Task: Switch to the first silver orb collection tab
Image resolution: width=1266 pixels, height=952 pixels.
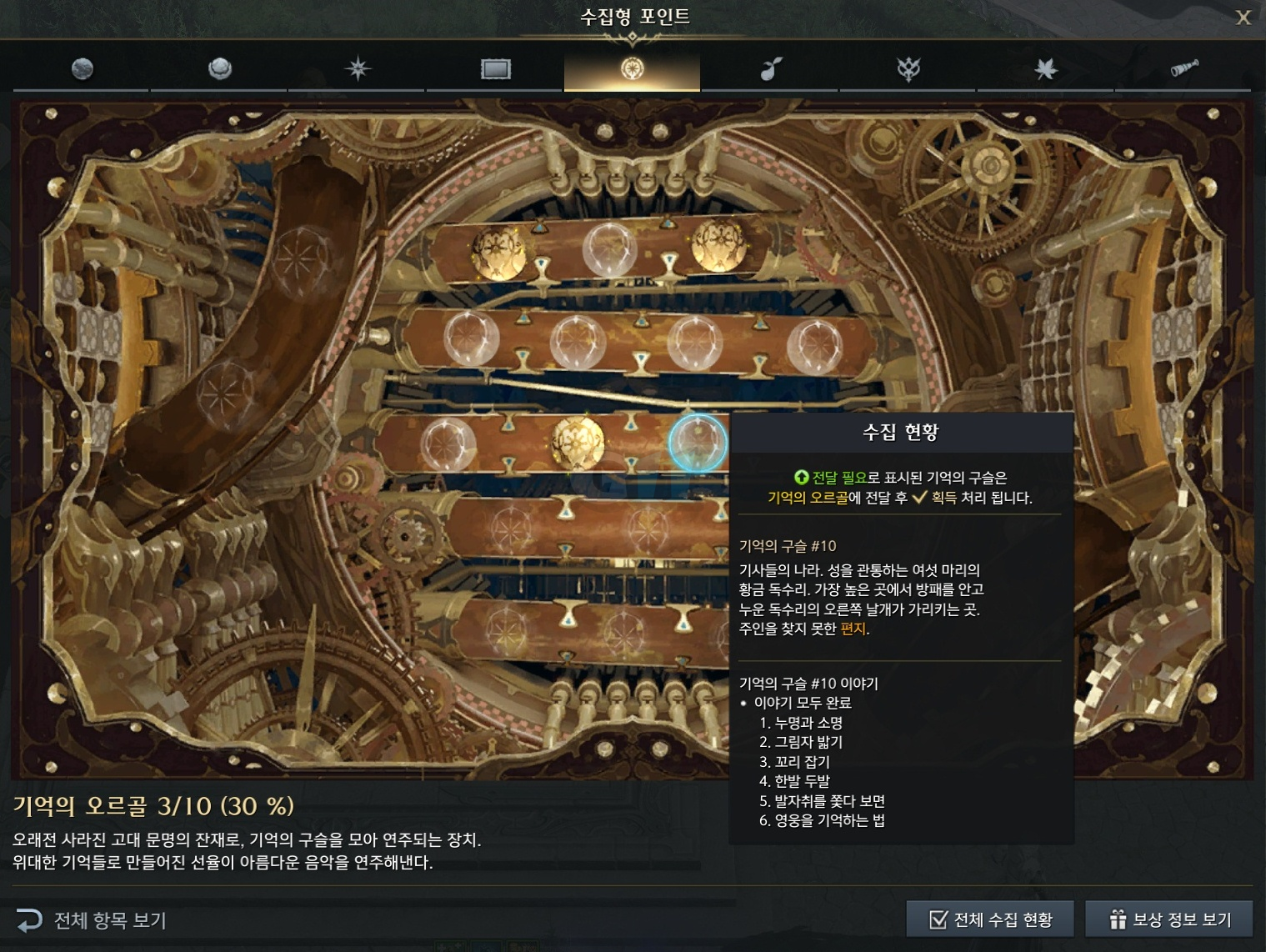Action: coord(81,70)
